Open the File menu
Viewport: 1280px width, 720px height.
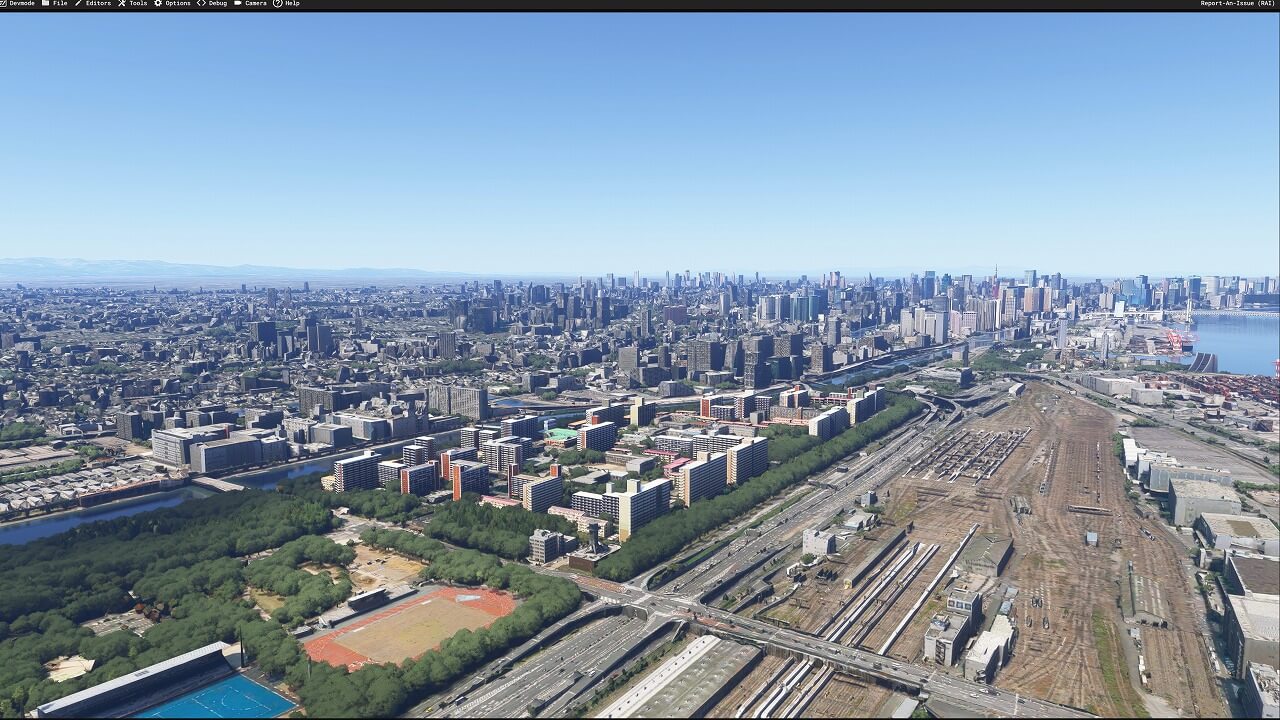(x=58, y=4)
